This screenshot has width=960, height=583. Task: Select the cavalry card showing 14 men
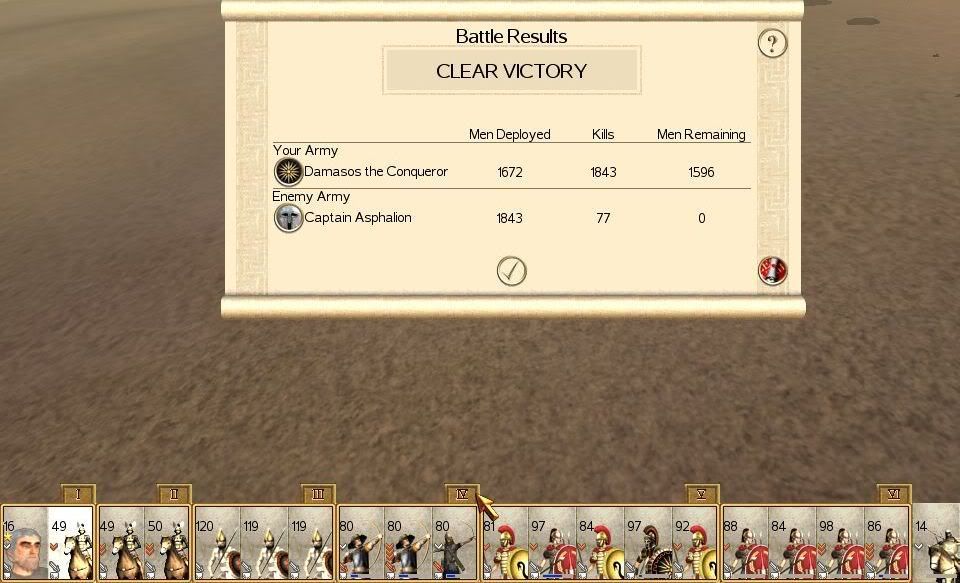937,545
